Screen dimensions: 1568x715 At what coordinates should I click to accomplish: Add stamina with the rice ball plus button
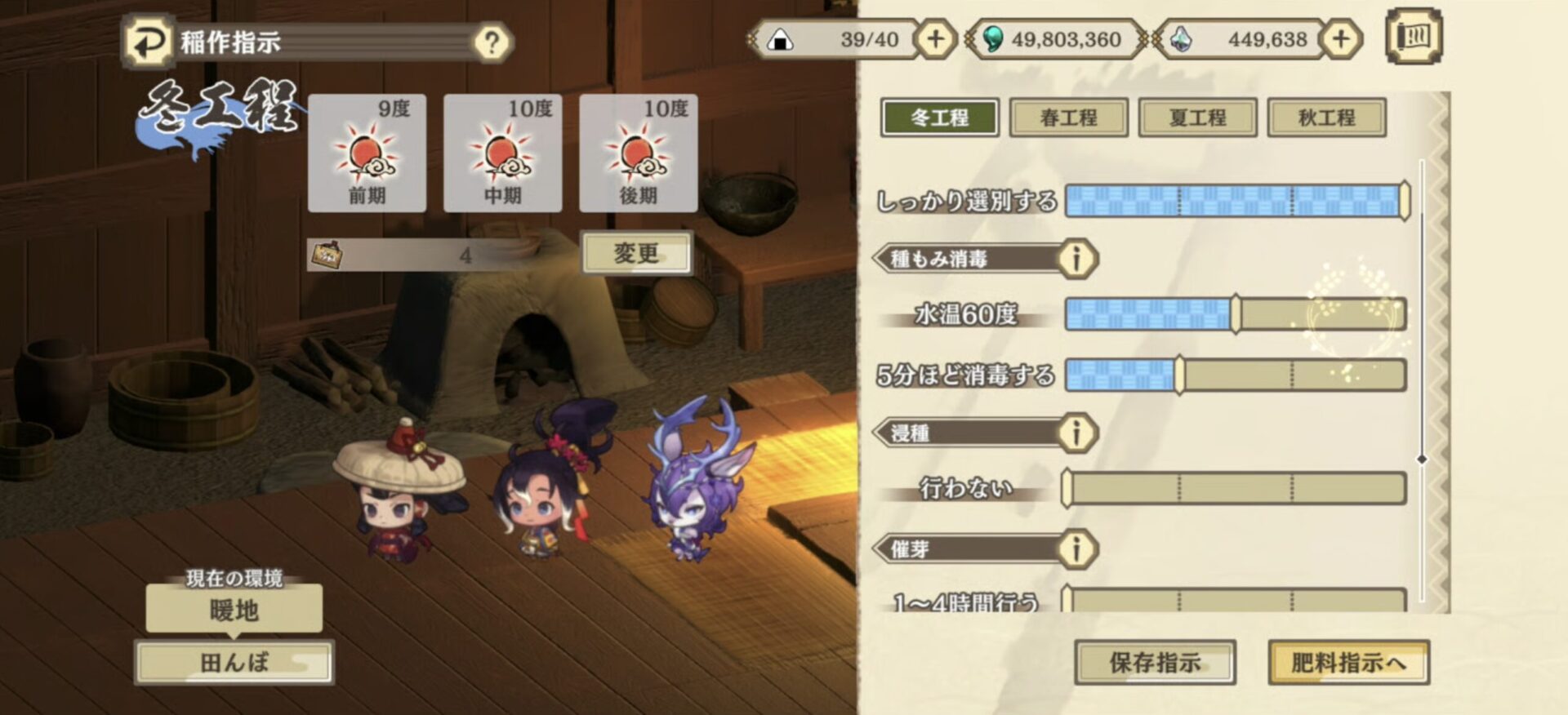coord(935,39)
